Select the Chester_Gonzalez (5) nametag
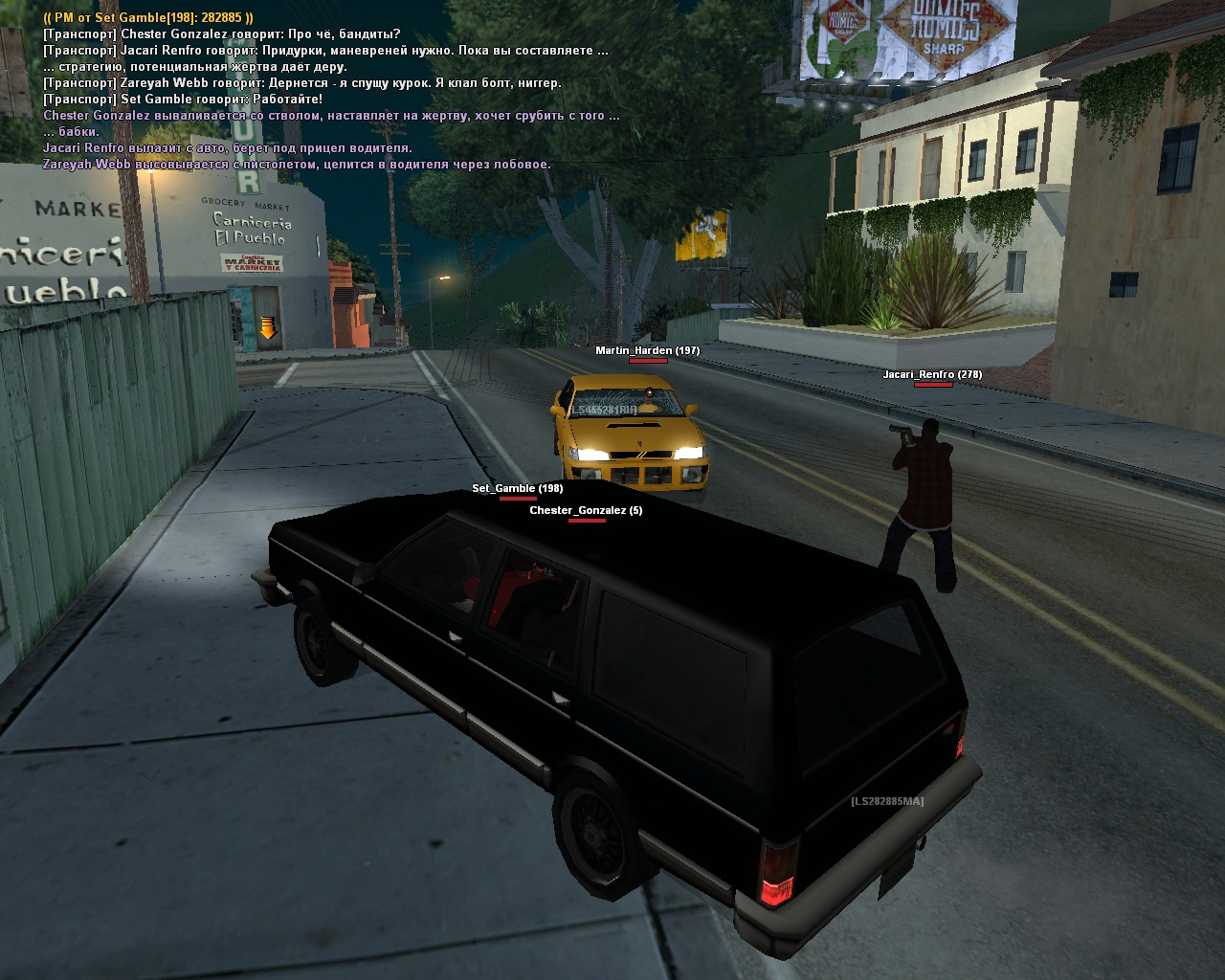Viewport: 1225px width, 980px height. pos(586,511)
